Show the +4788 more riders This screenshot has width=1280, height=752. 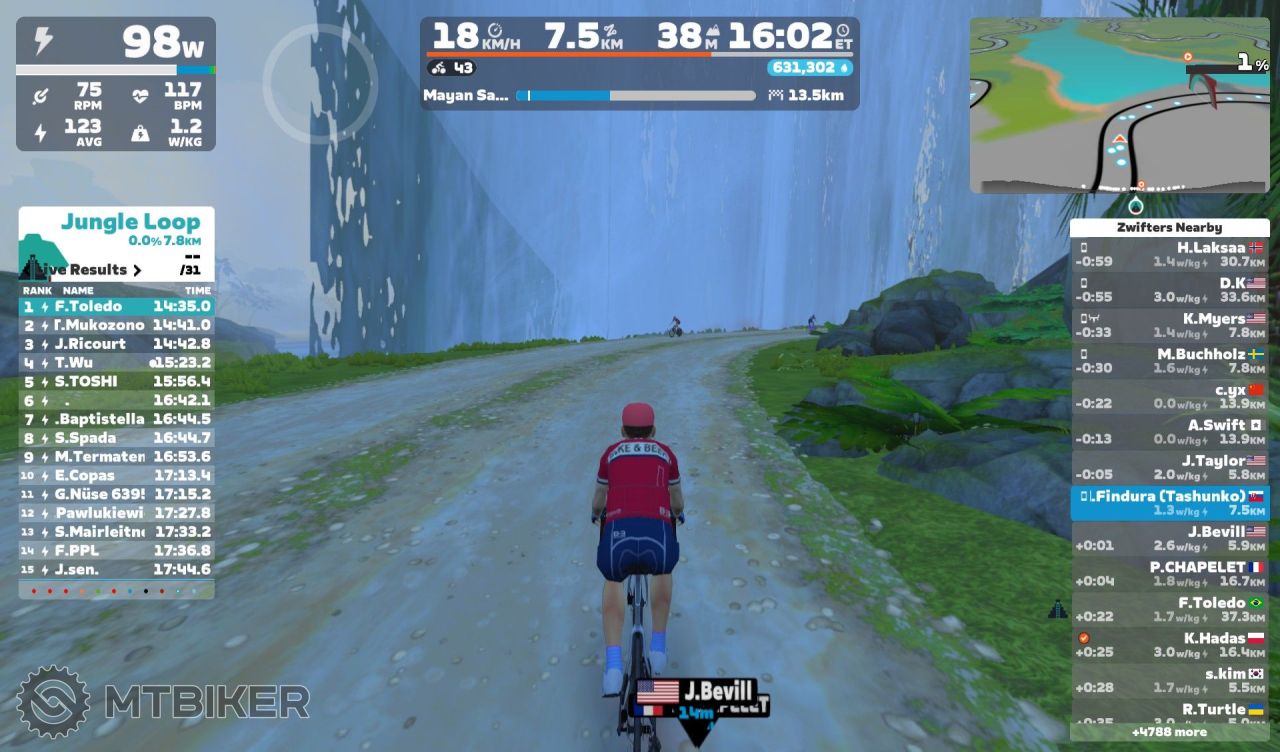point(1169,732)
